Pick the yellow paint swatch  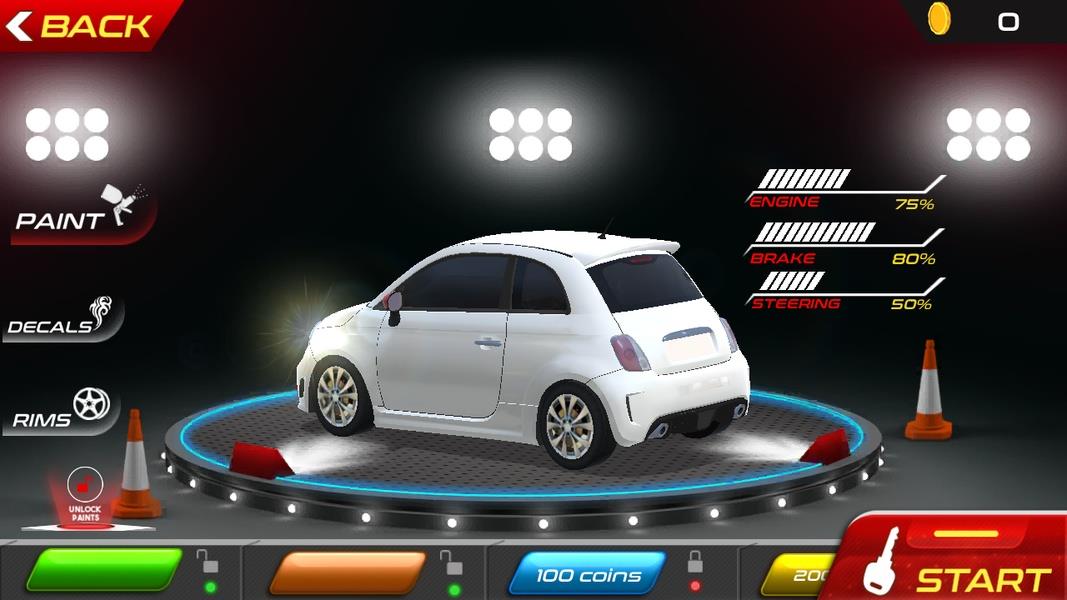coord(795,574)
